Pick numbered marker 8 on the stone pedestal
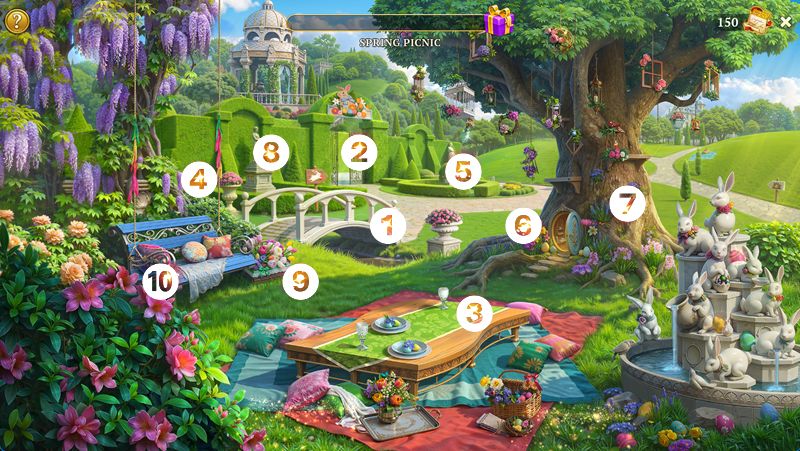The image size is (800, 451). pos(271,153)
